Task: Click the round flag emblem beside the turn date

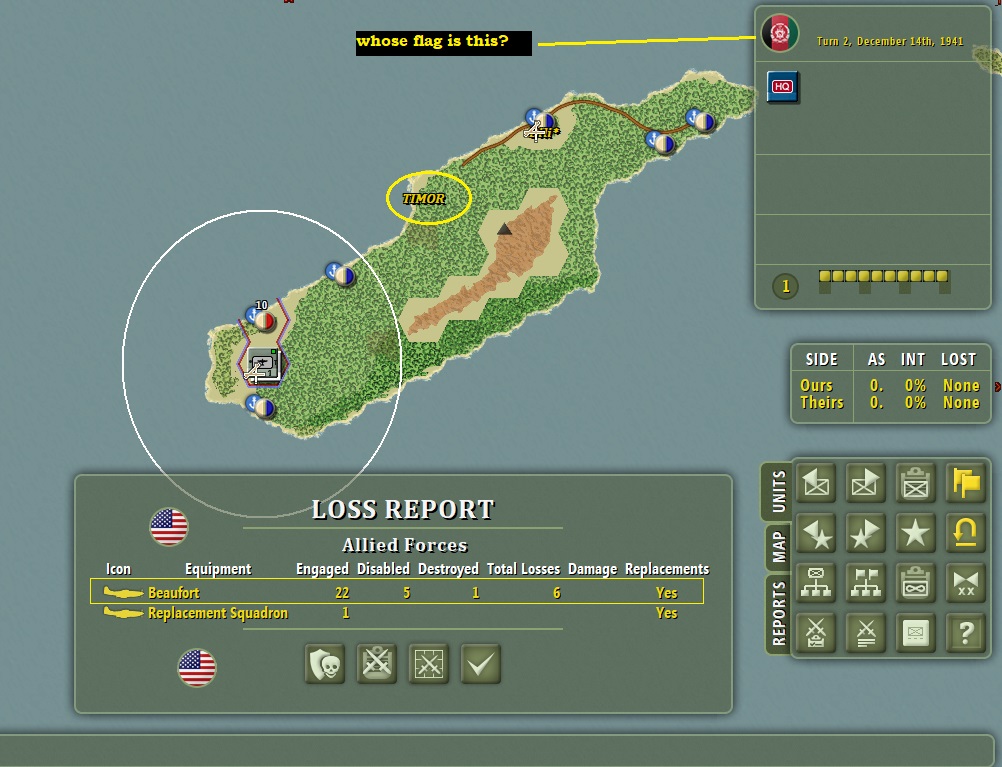Action: [780, 34]
